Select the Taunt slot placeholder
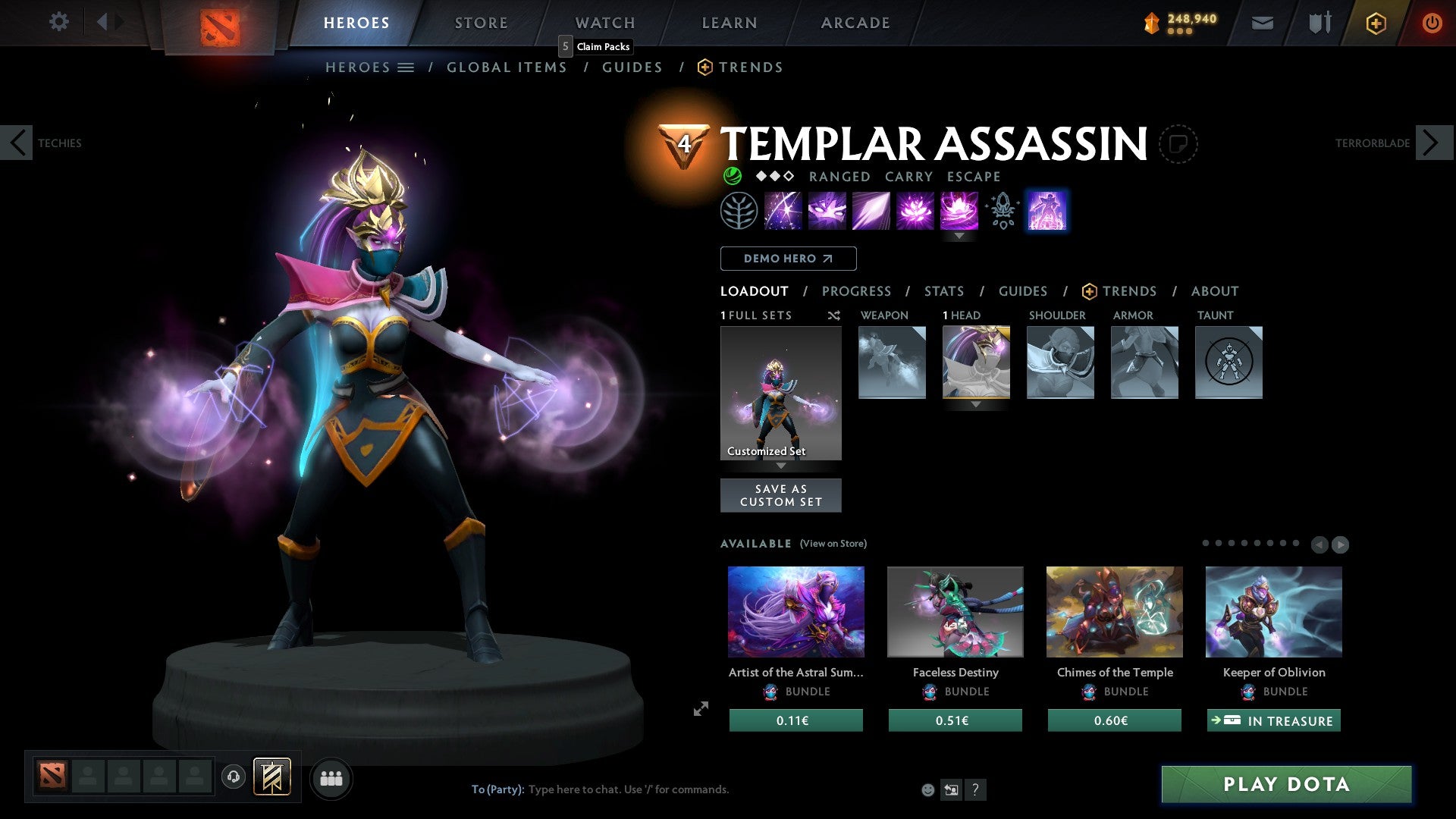The image size is (1456, 819). (1228, 362)
